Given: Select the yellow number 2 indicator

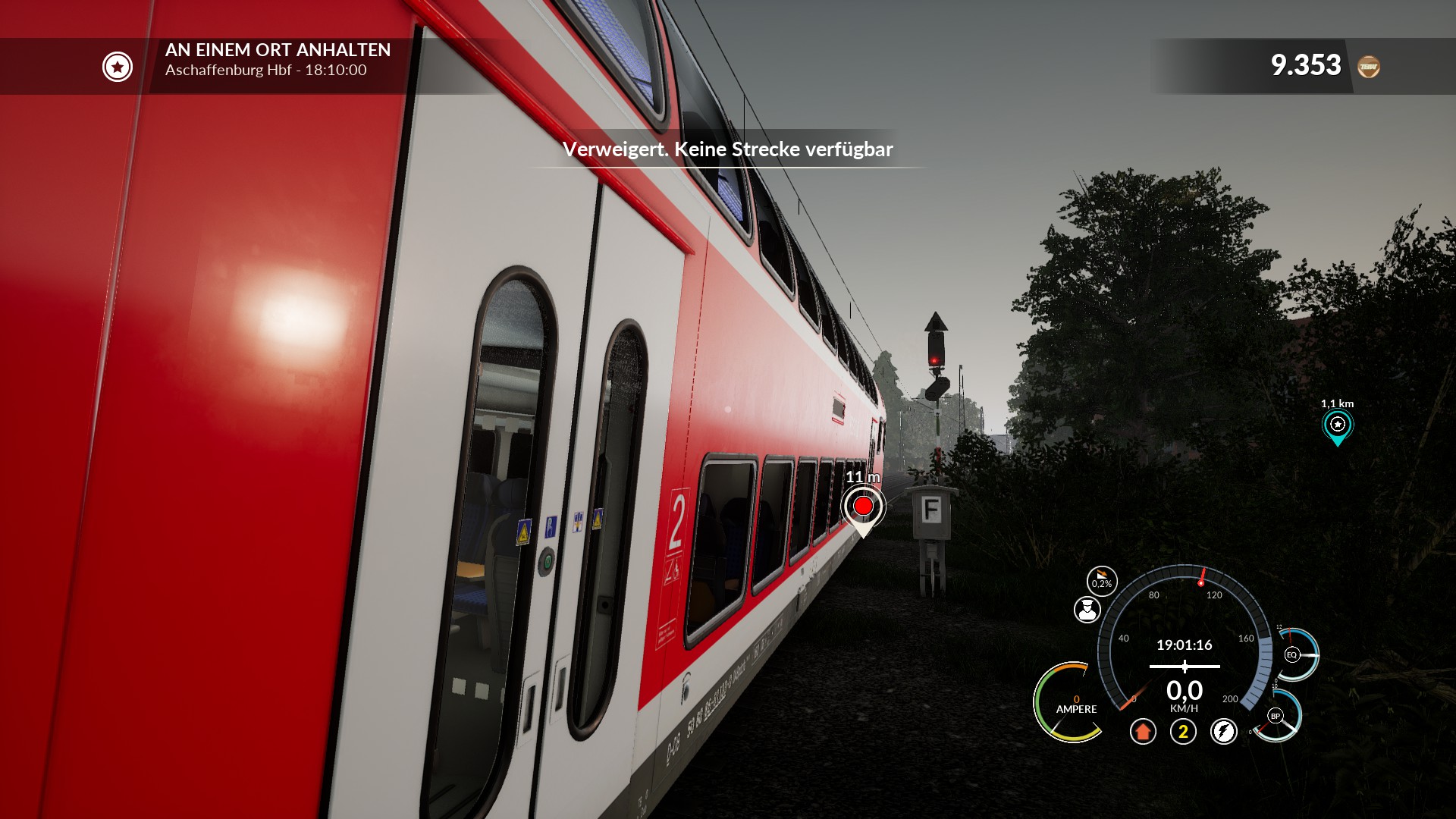Looking at the screenshot, I should (x=1183, y=732).
